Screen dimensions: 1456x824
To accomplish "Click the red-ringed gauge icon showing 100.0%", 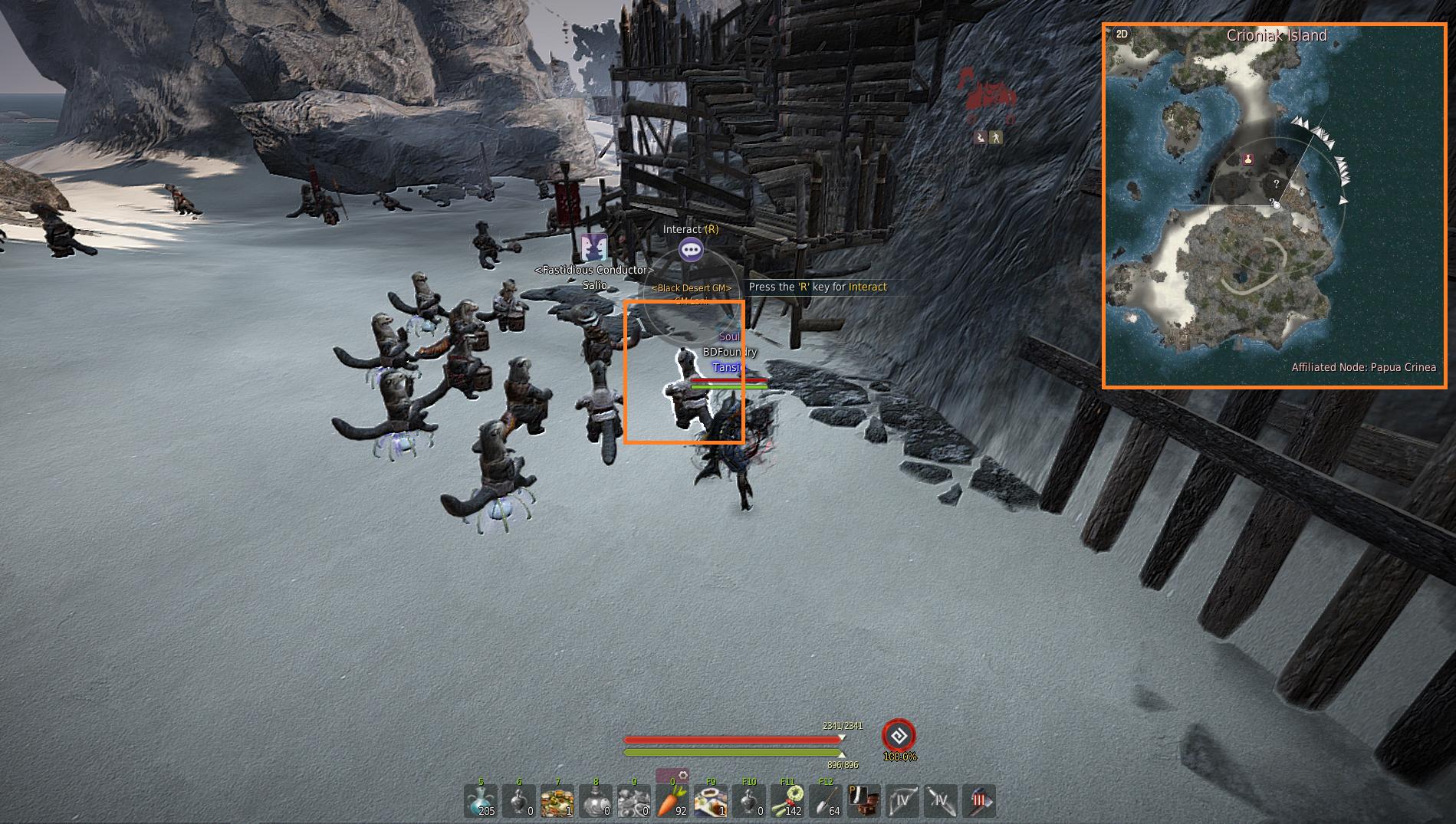I will pyautogui.click(x=899, y=736).
